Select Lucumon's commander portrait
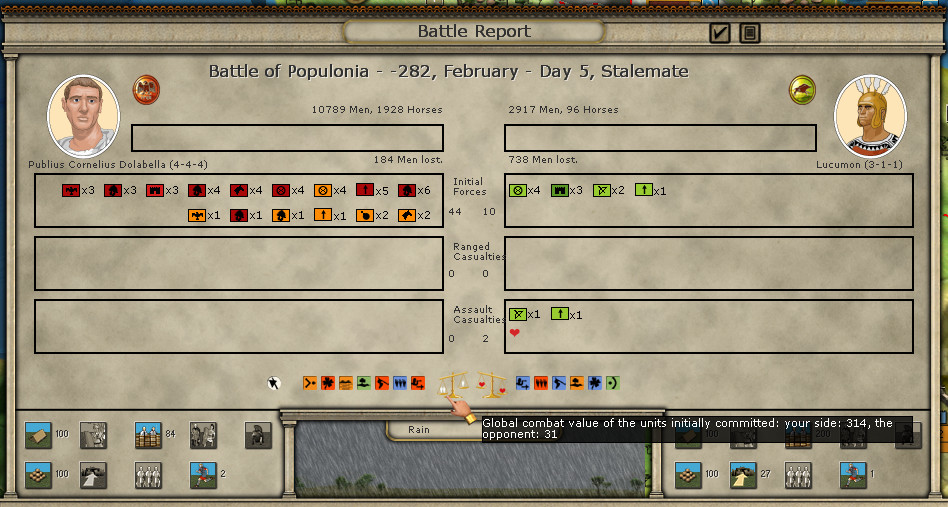Image resolution: width=948 pixels, height=507 pixels. (x=870, y=116)
